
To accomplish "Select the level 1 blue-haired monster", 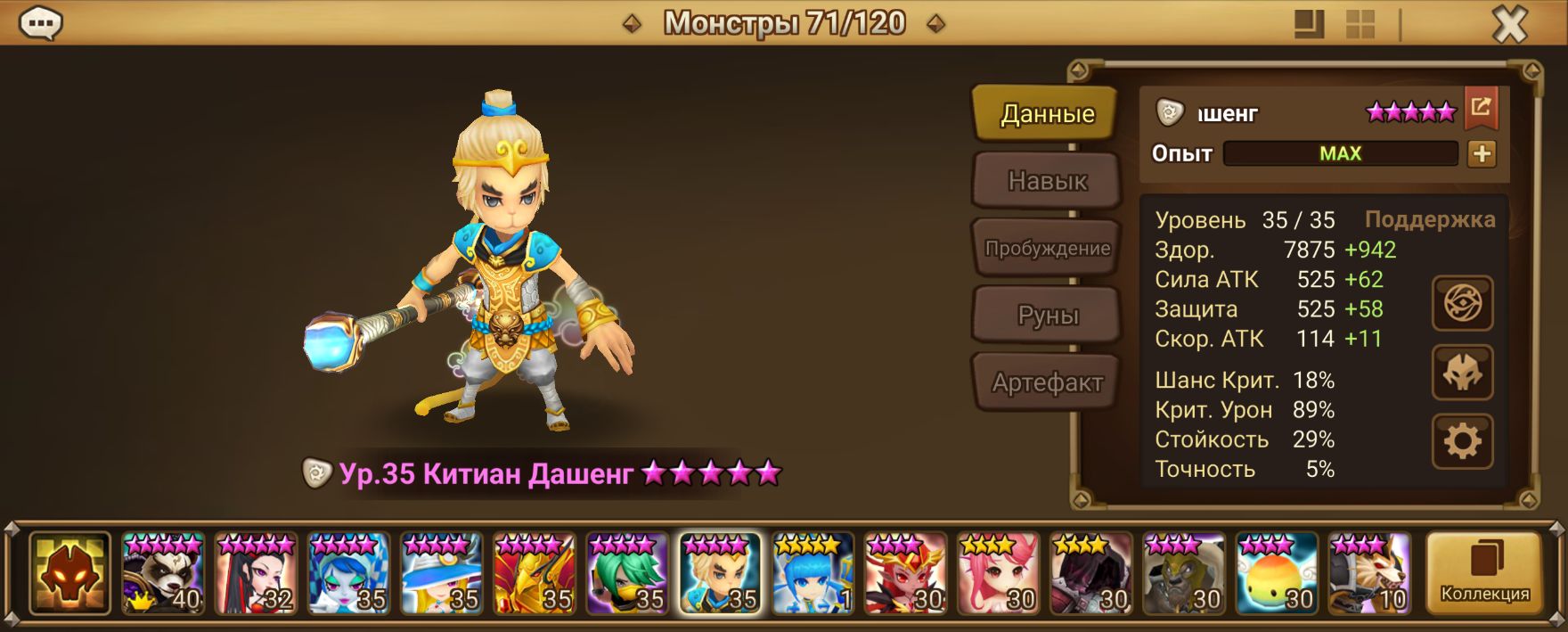I will click(x=813, y=573).
